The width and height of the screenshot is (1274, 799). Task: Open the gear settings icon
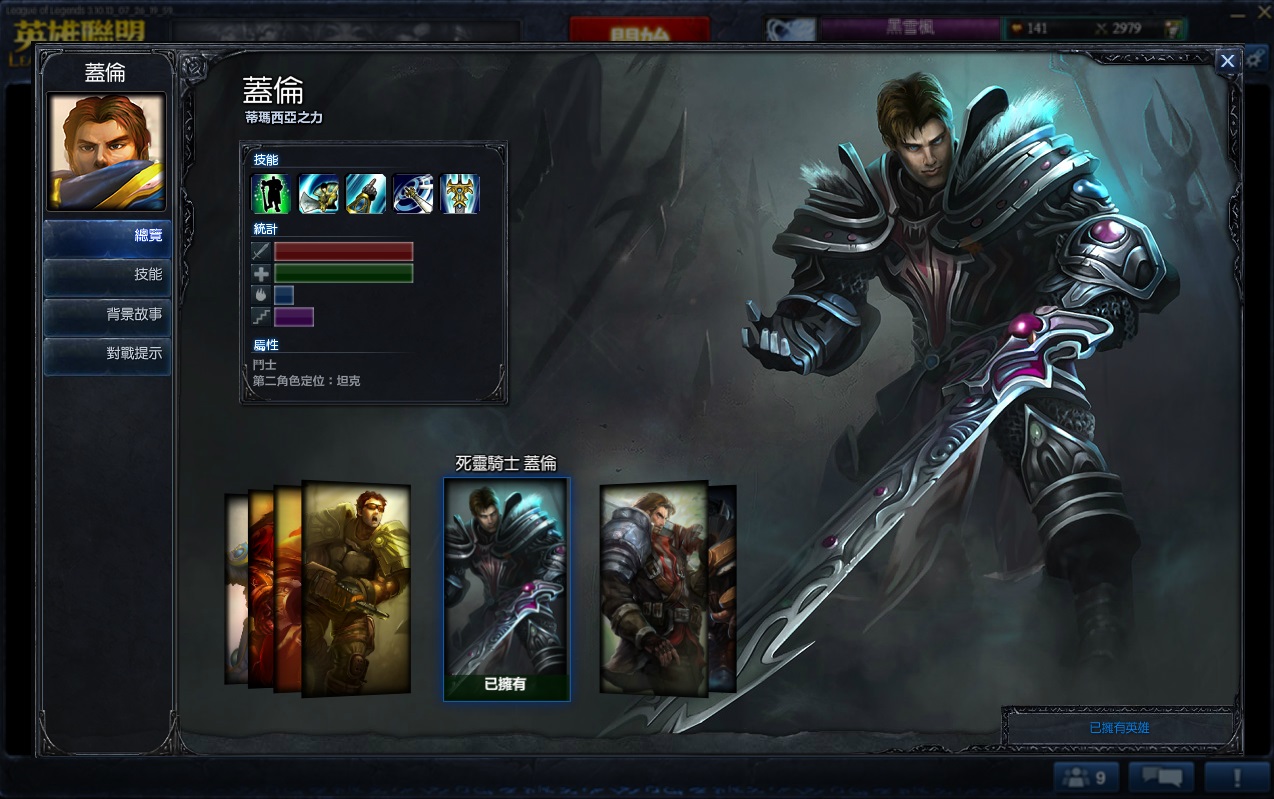(x=1256, y=57)
